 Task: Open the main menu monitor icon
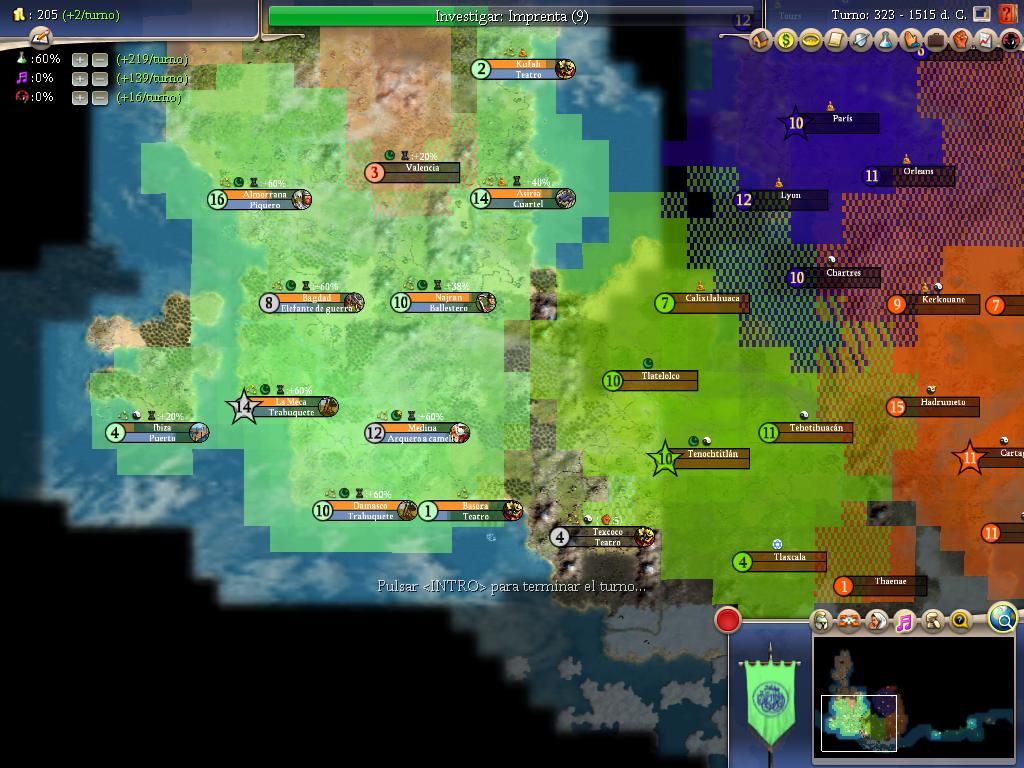coord(983,14)
